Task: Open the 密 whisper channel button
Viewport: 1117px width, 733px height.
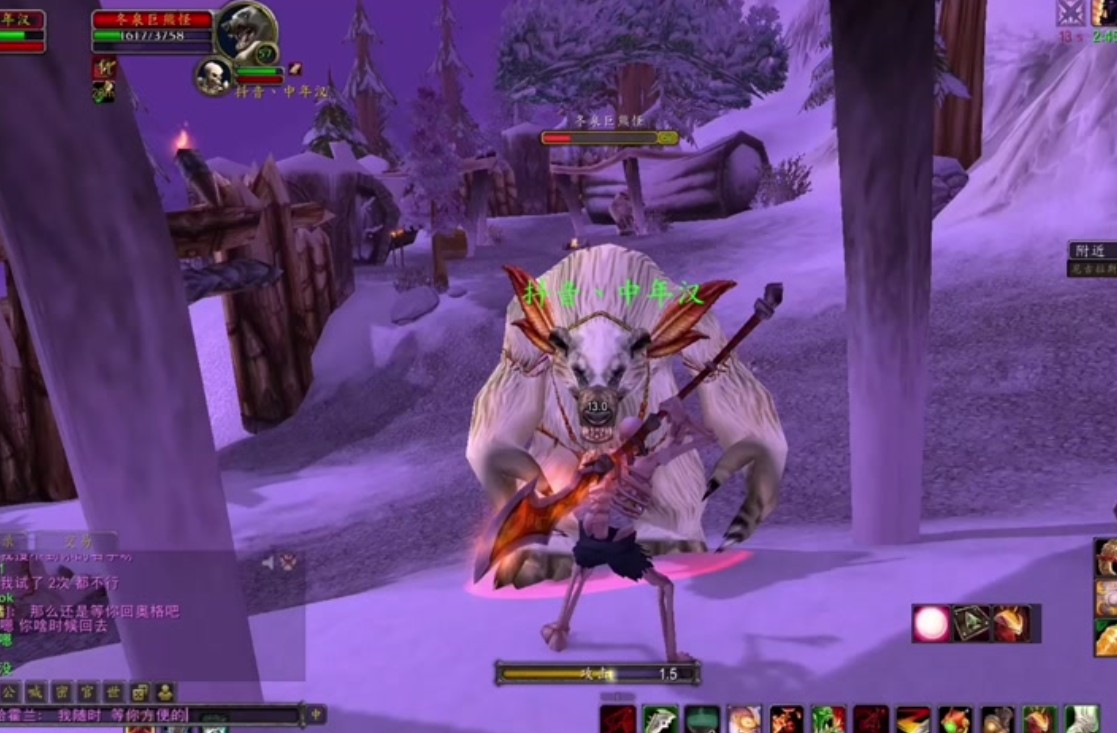Action: tap(62, 692)
